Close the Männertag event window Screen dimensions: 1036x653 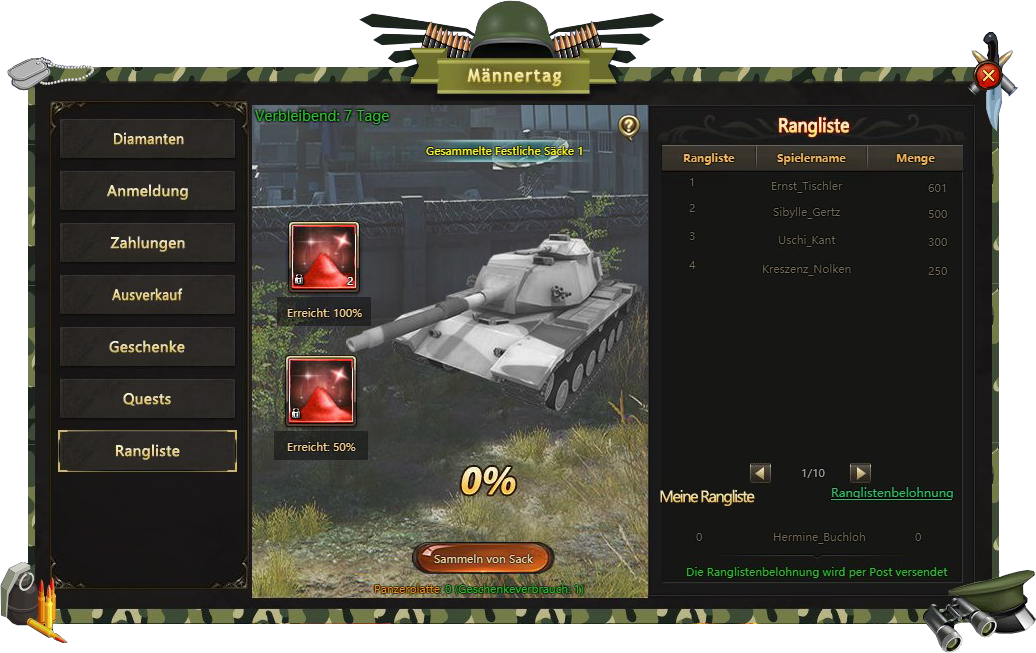tap(988, 75)
